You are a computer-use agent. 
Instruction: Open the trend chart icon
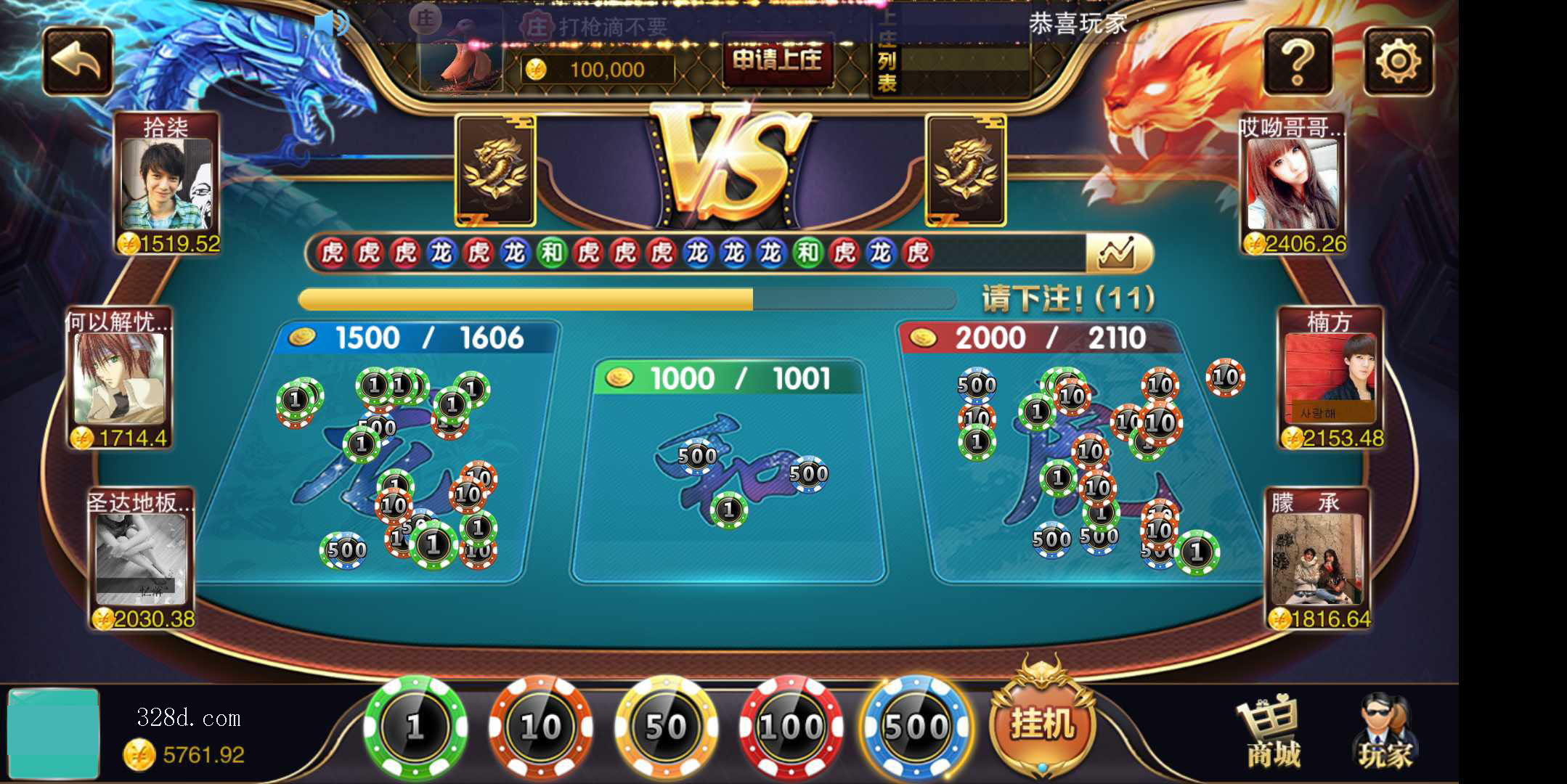(x=1117, y=253)
